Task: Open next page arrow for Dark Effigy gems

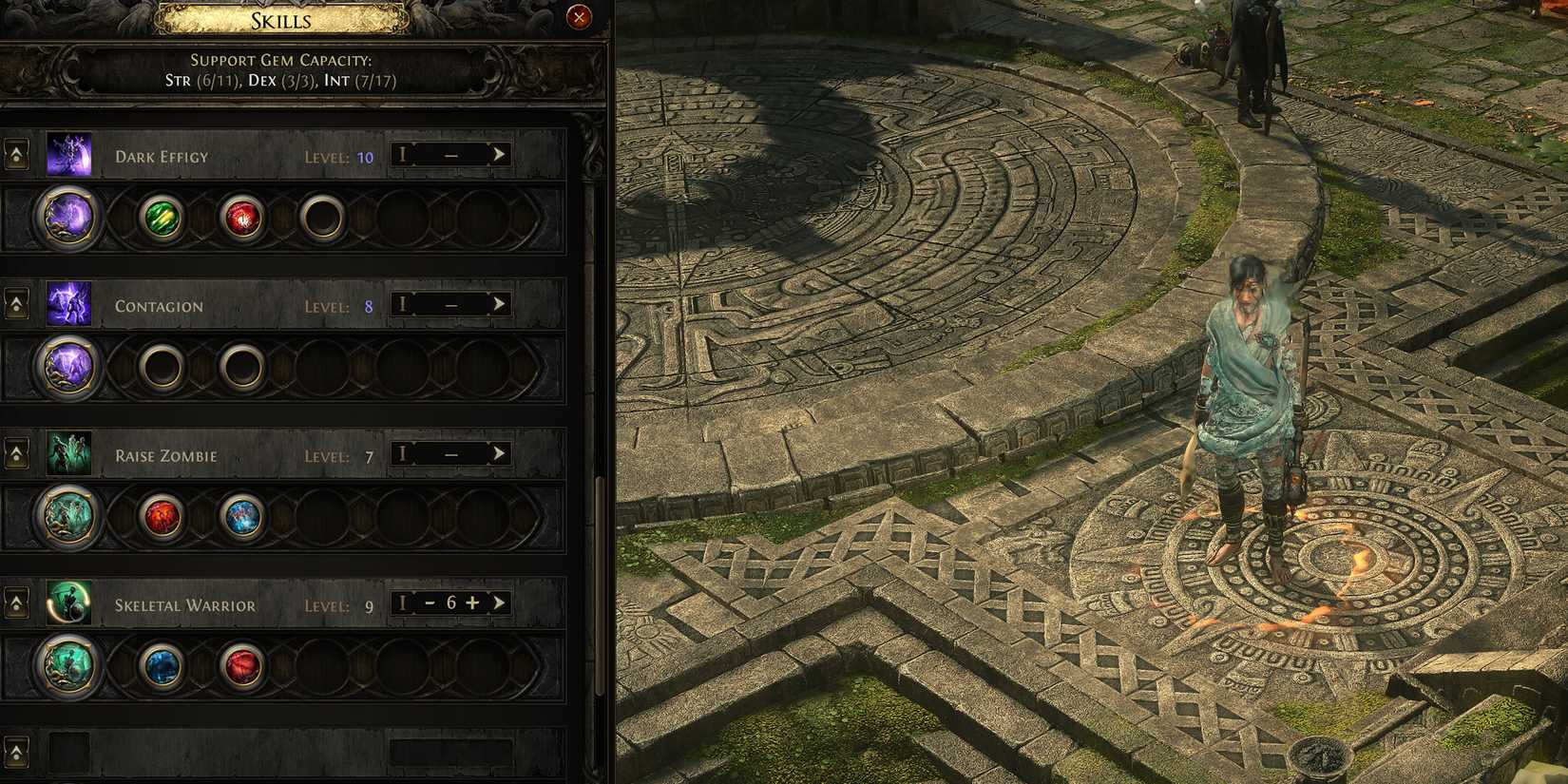Action: [x=502, y=154]
